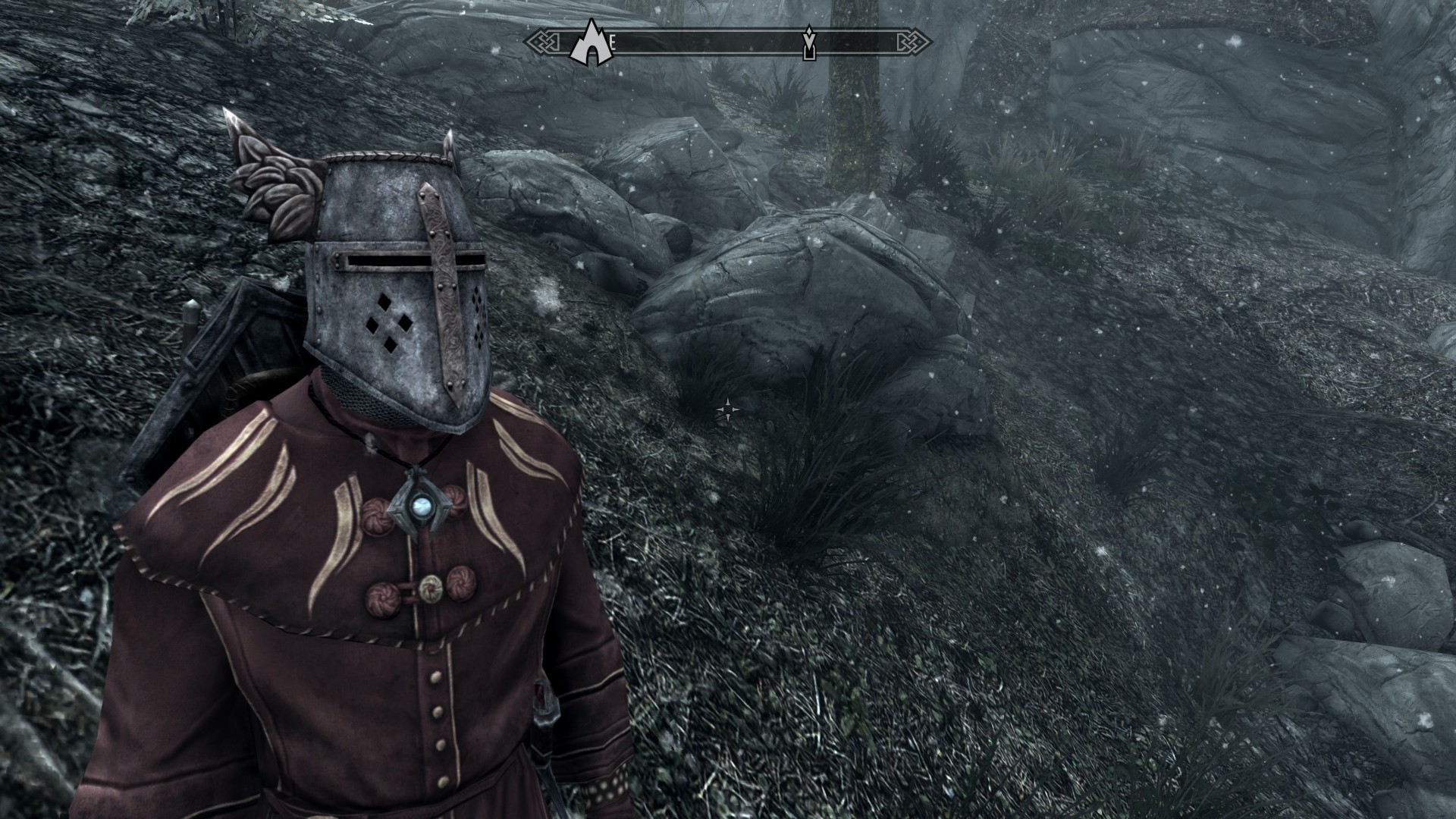
Task: Select the quest objective marker on the compass
Action: [x=809, y=43]
